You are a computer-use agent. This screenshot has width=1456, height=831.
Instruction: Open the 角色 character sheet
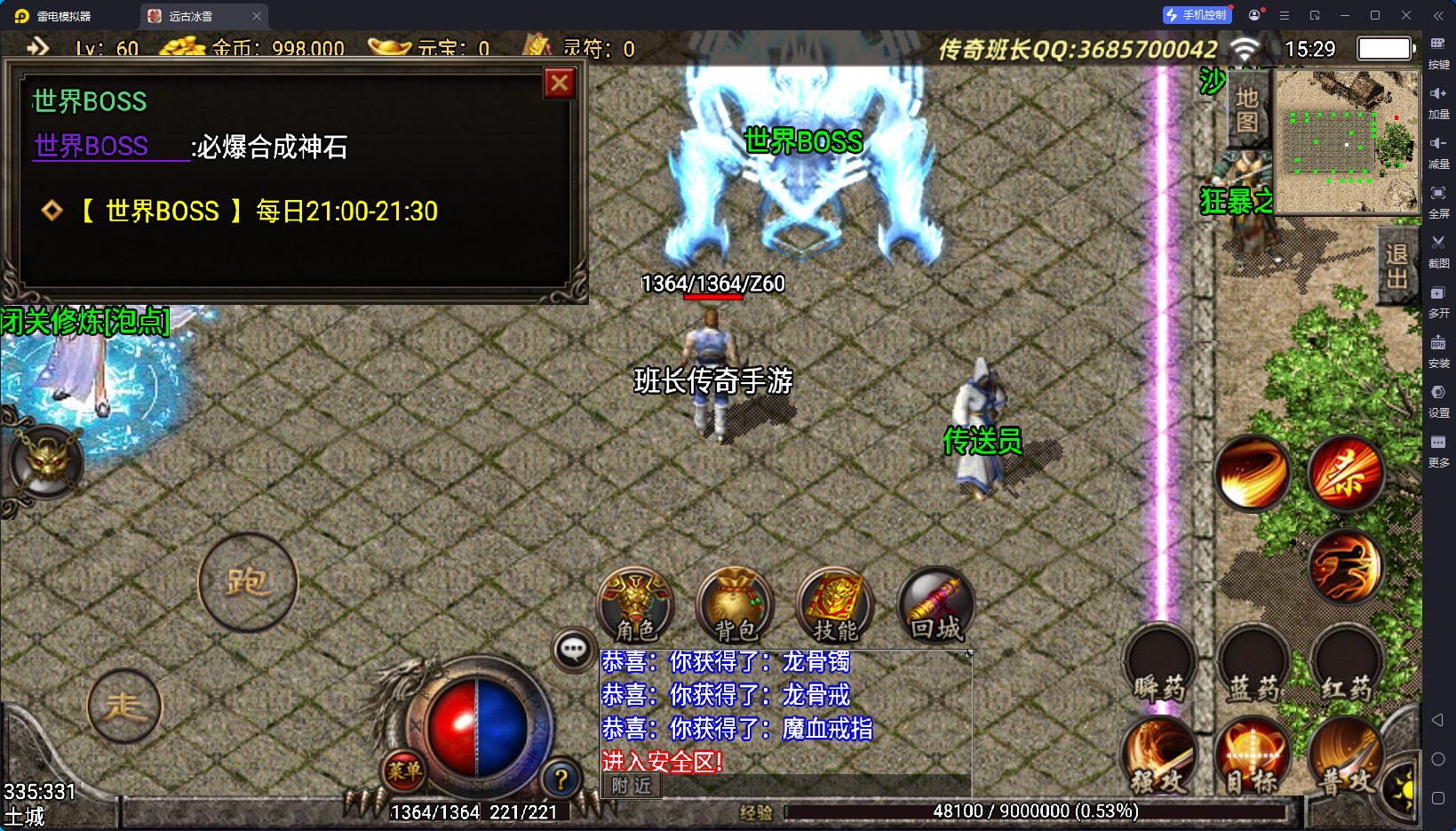click(635, 605)
